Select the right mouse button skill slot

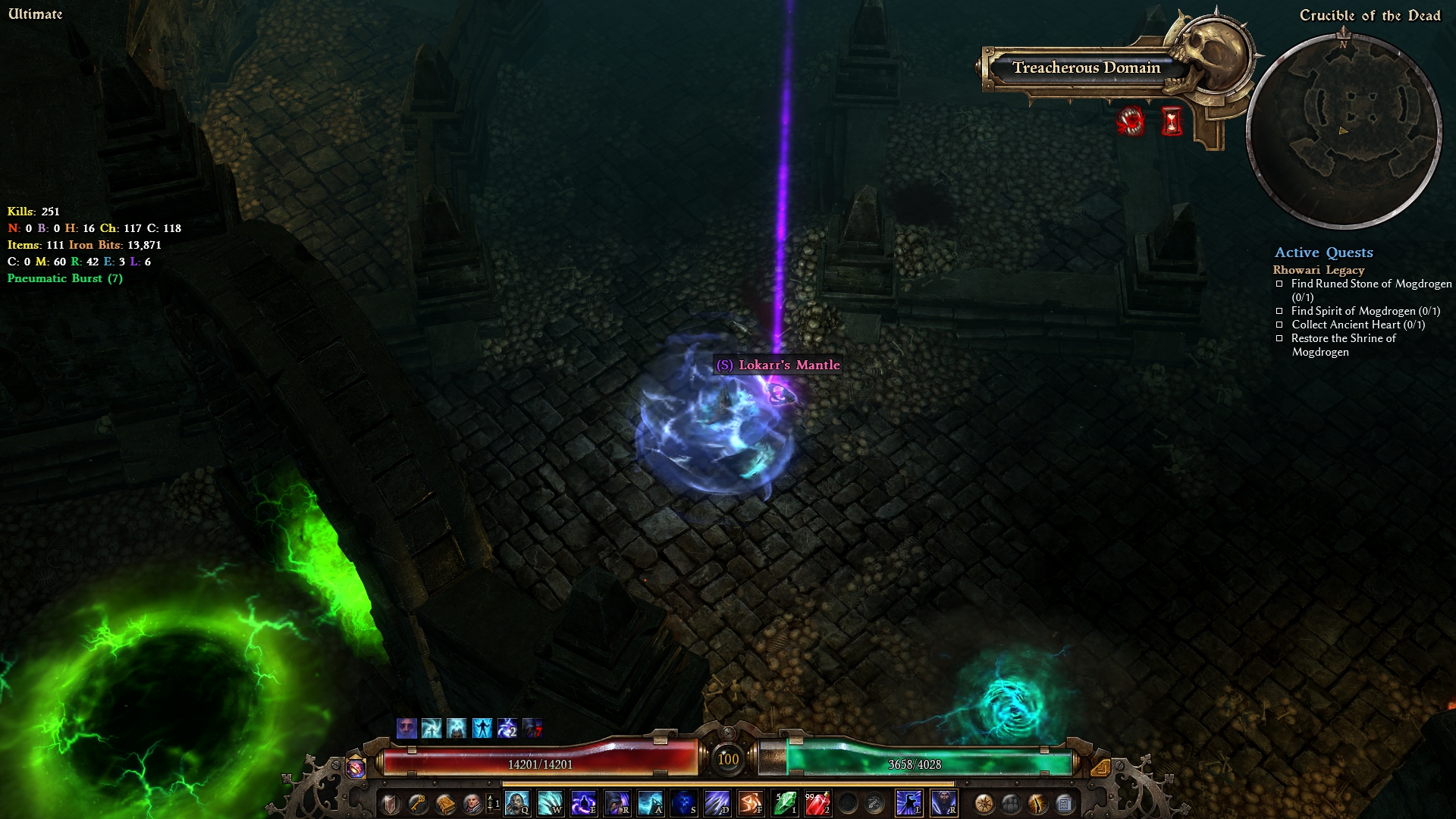(944, 803)
